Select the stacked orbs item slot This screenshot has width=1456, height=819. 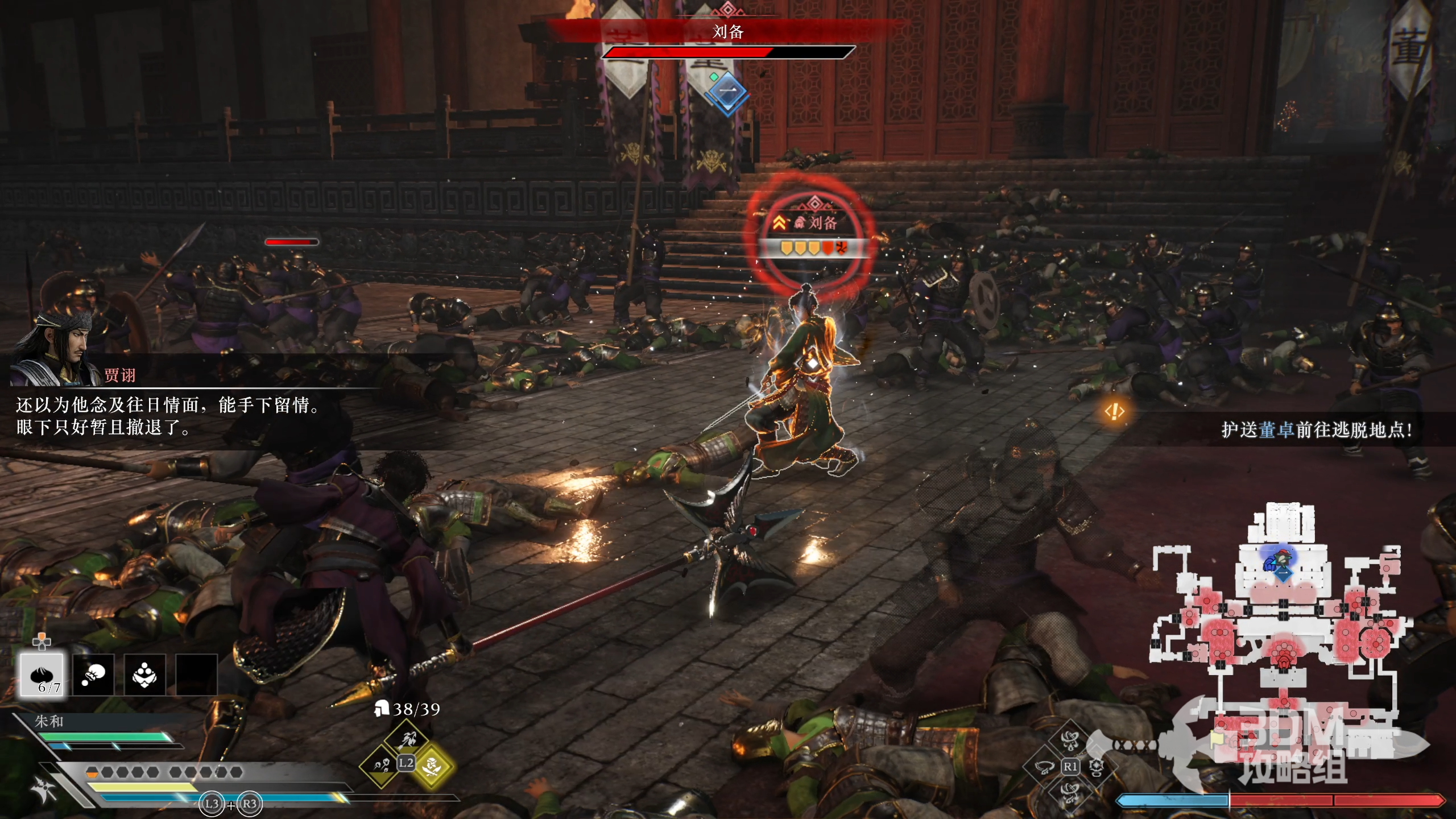click(x=144, y=675)
